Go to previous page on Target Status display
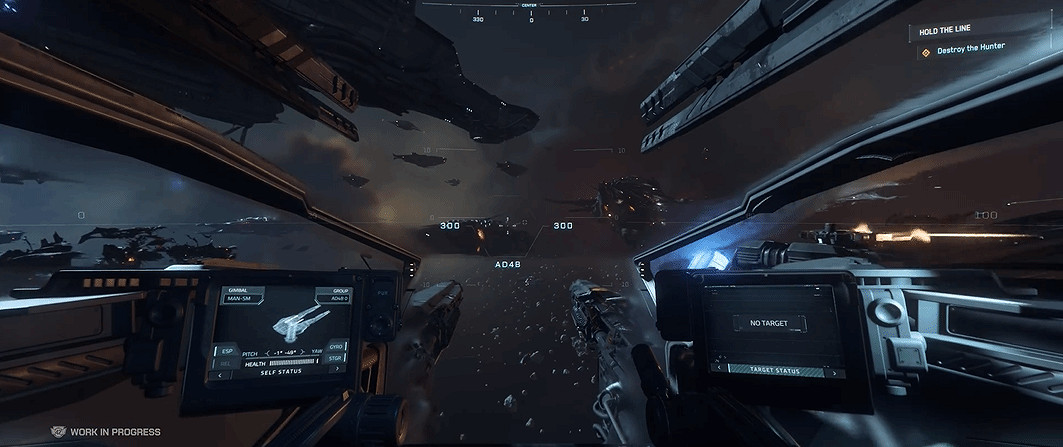The width and height of the screenshot is (1063, 447). click(x=717, y=369)
